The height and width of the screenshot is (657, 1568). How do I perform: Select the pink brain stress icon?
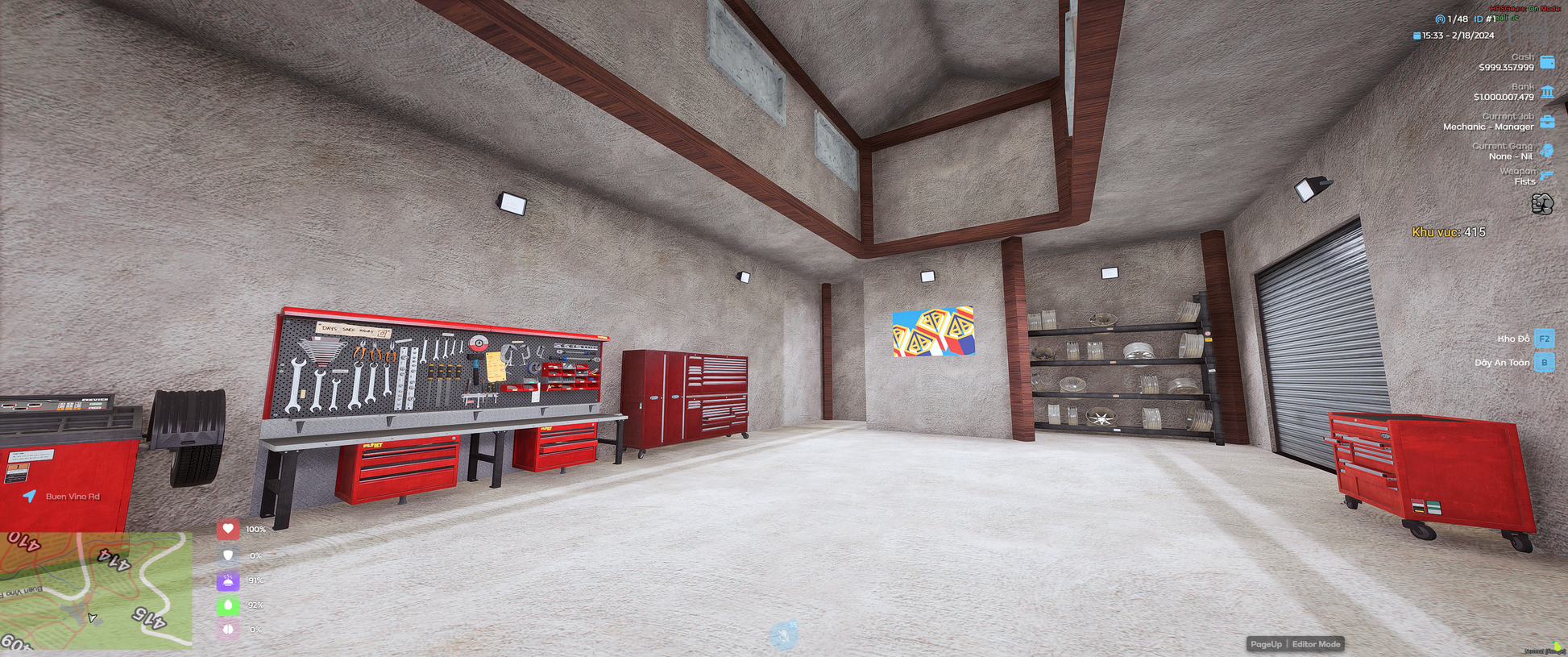[228, 630]
